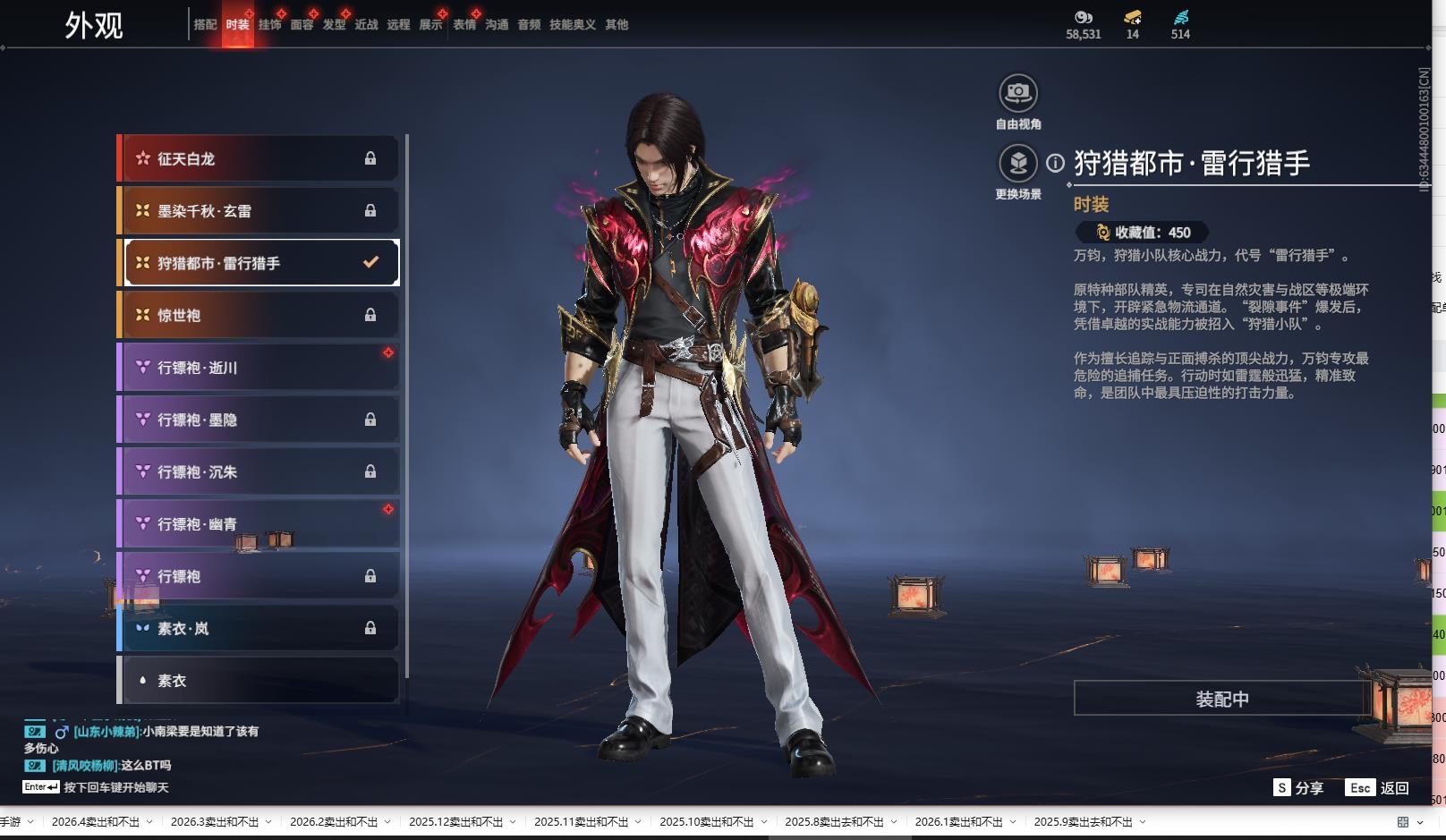The height and width of the screenshot is (840, 1446).
Task: Select the 墨染千秋·玄雷 outfit row
Action: 259,211
